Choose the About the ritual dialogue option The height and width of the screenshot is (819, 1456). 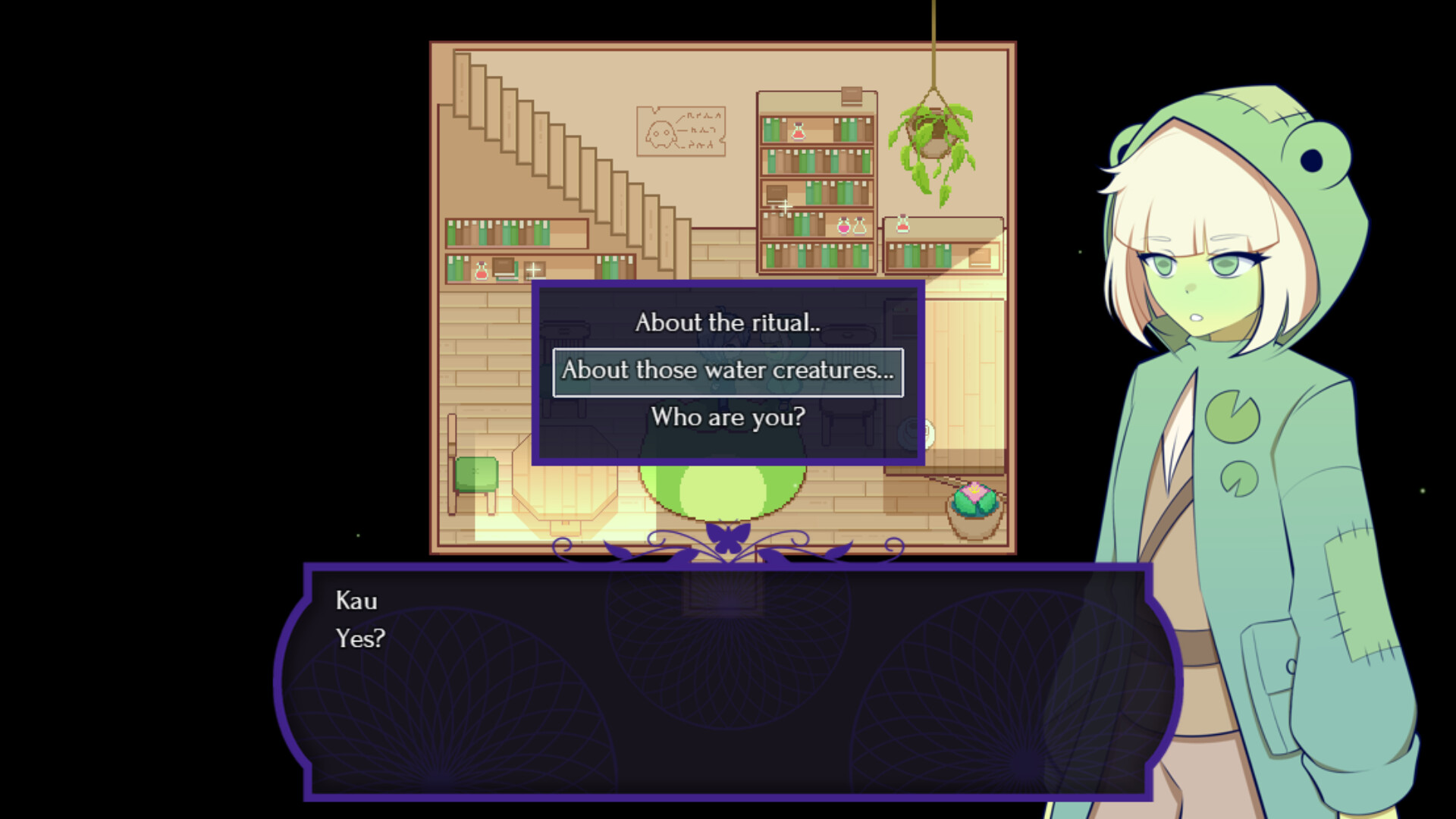[726, 322]
